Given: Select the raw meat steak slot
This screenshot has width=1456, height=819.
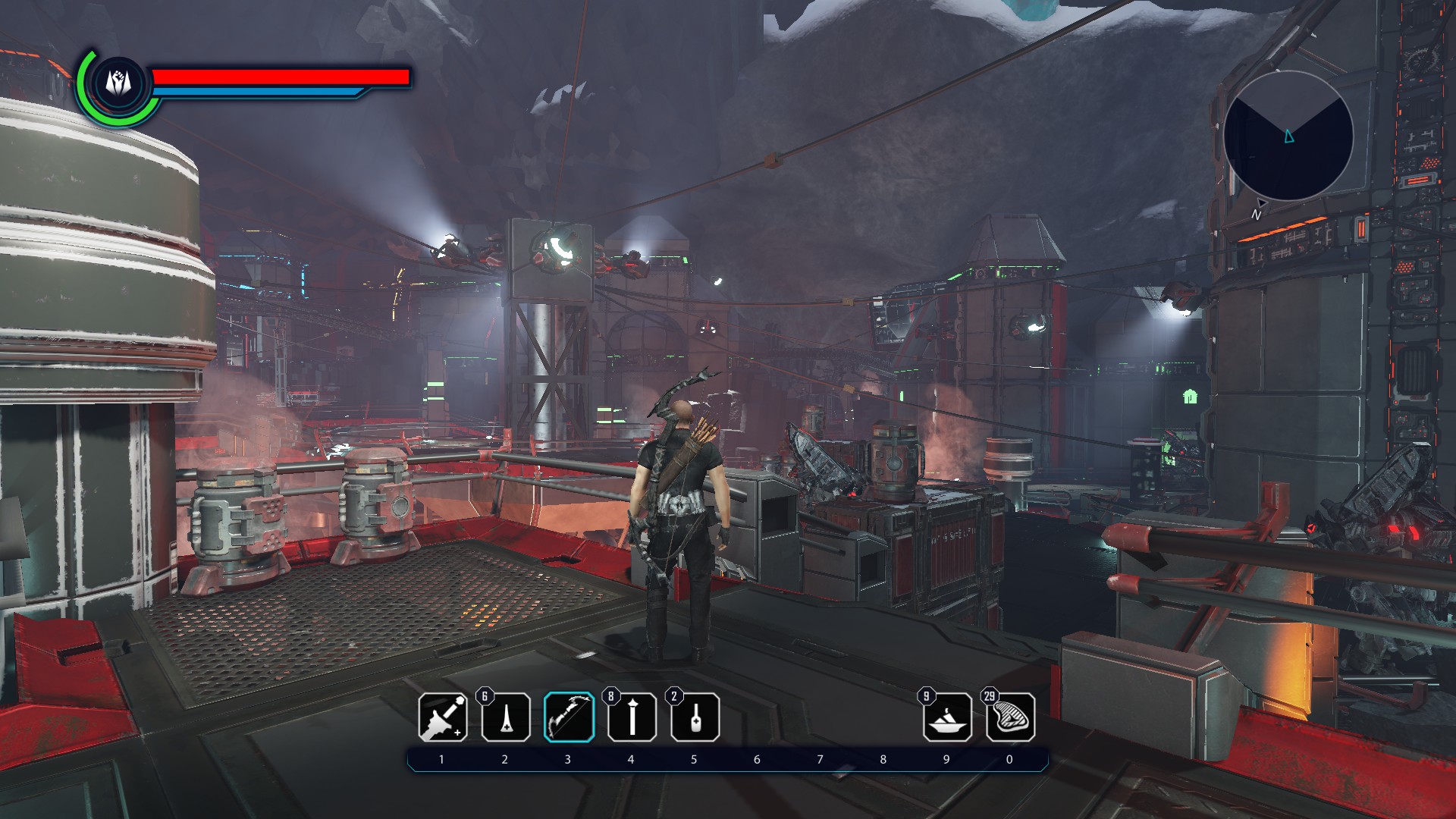Looking at the screenshot, I should coord(1010,717).
